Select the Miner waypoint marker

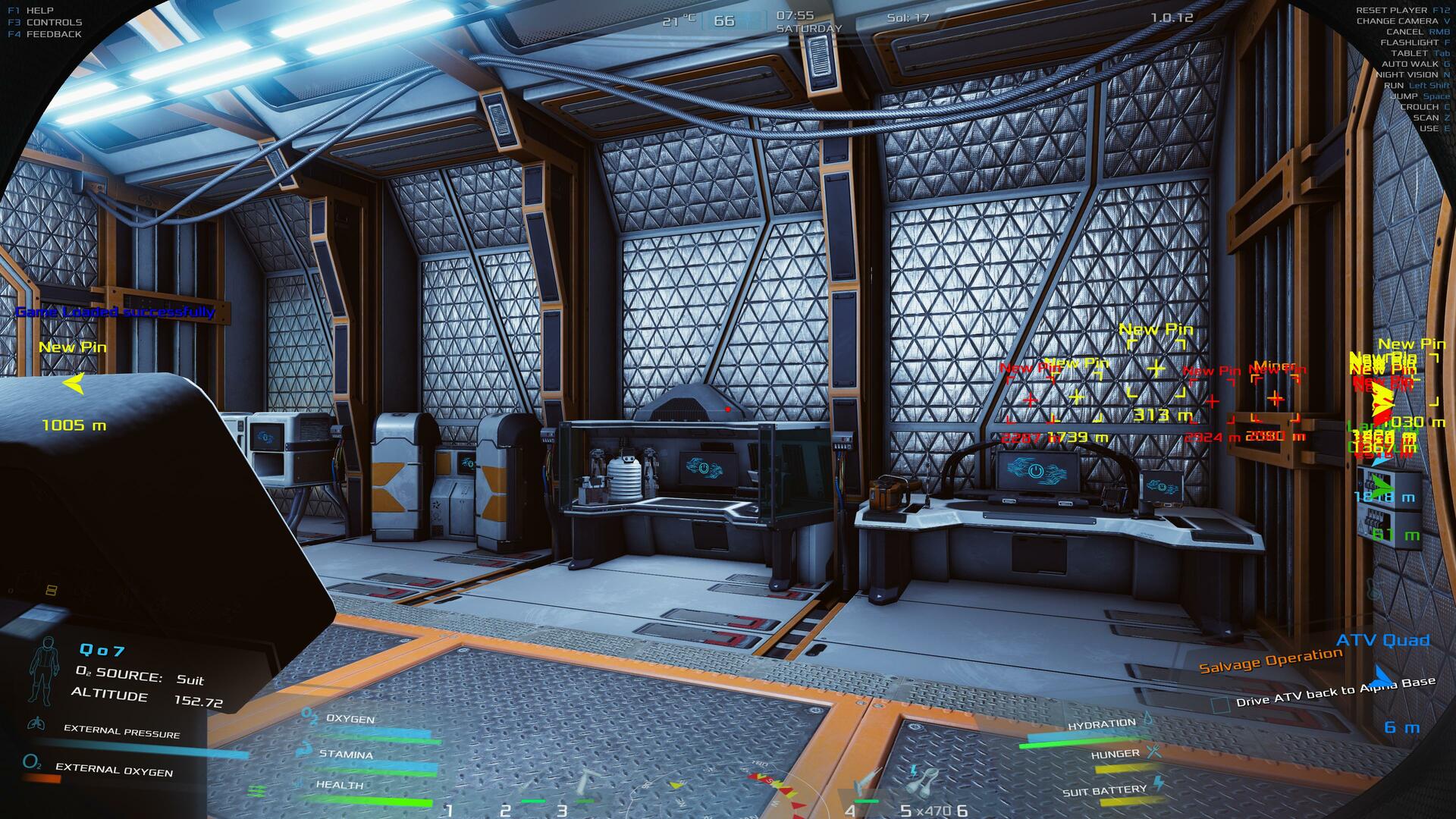point(1276,398)
